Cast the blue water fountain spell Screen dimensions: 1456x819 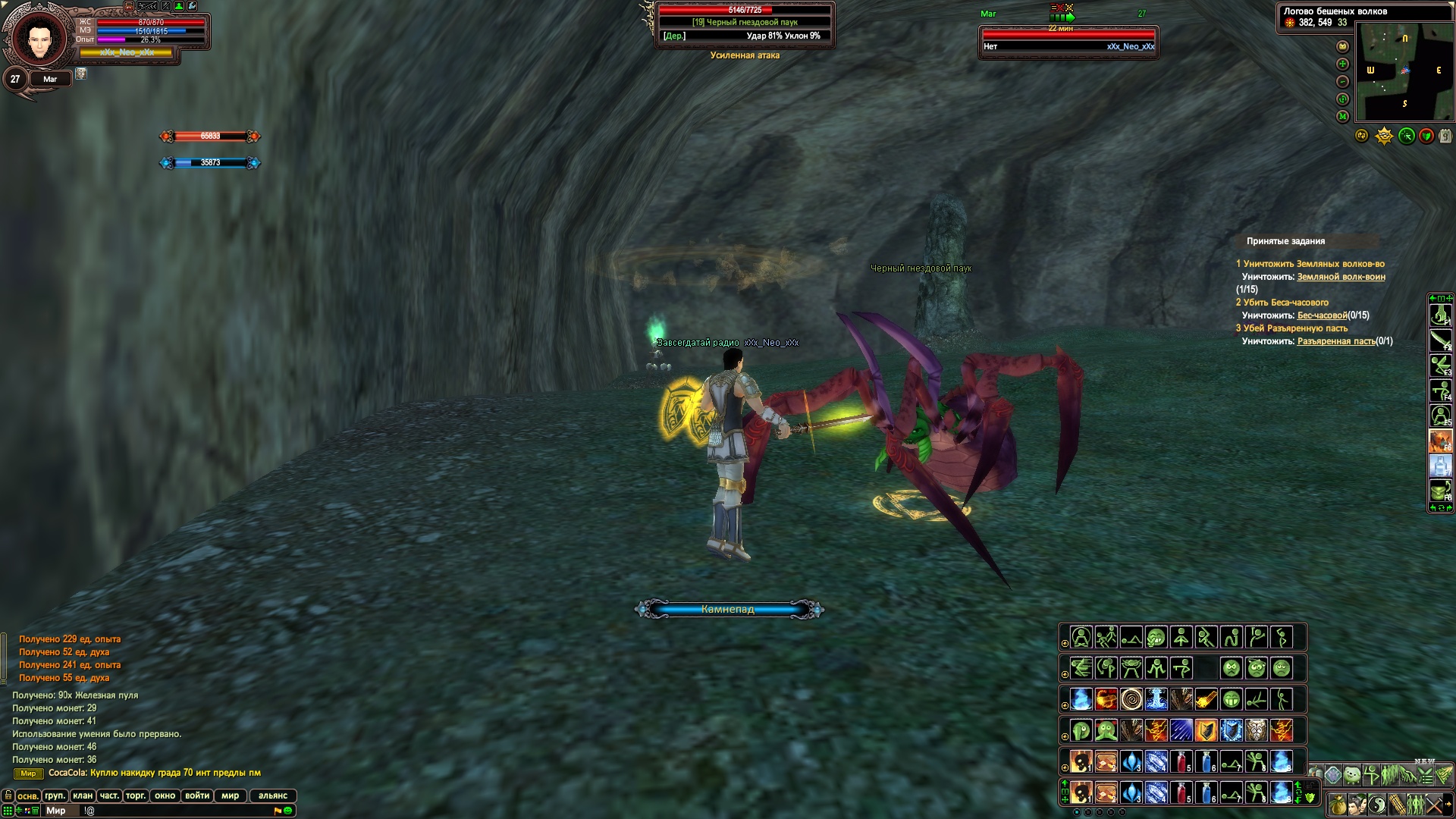point(1156,699)
